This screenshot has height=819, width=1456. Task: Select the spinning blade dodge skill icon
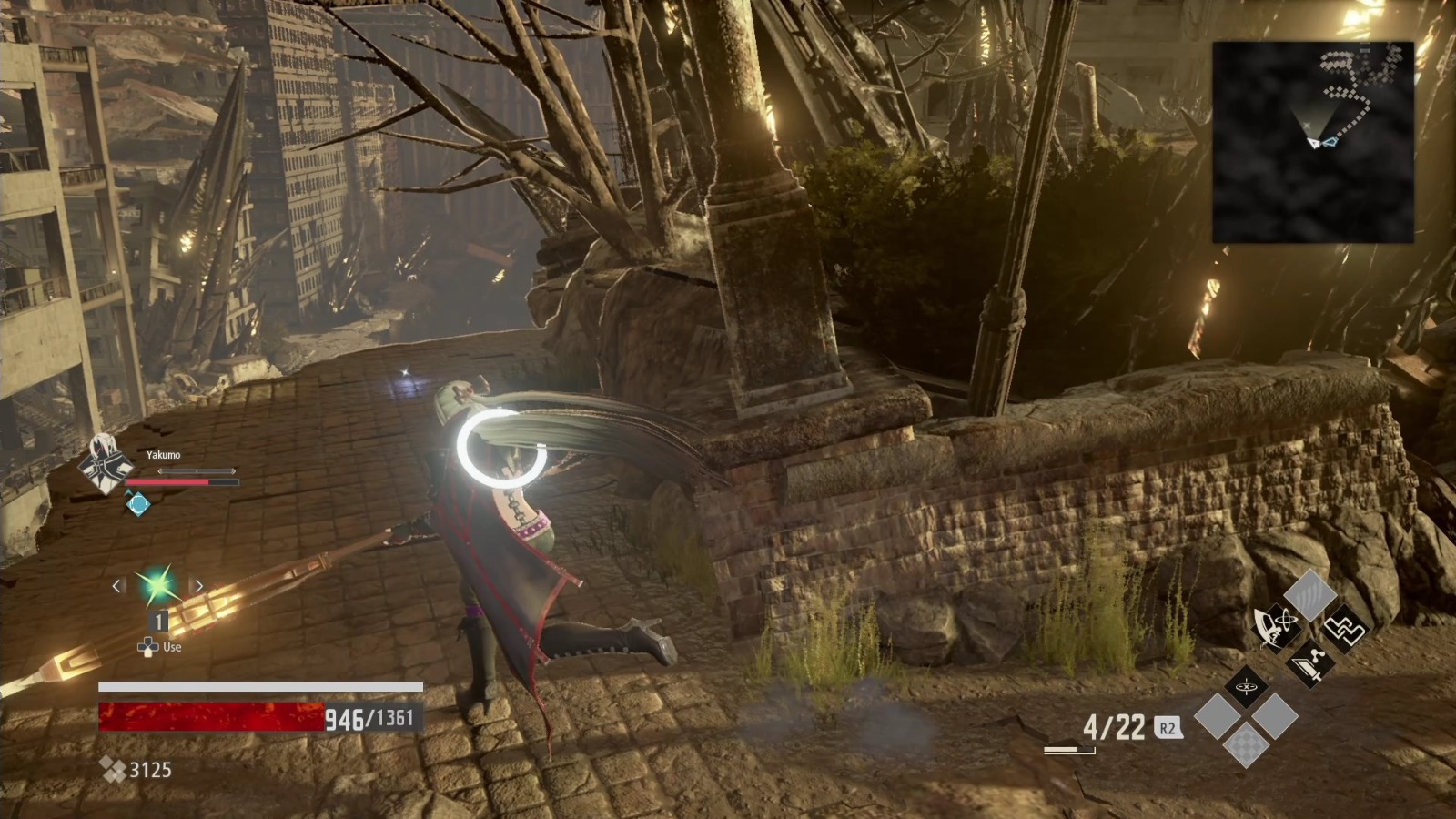(x=1275, y=627)
